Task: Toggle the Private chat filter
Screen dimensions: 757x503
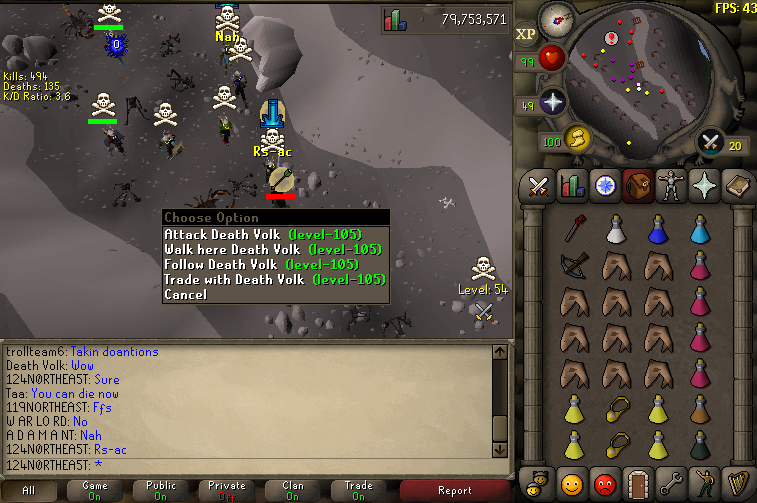Action: 226,490
